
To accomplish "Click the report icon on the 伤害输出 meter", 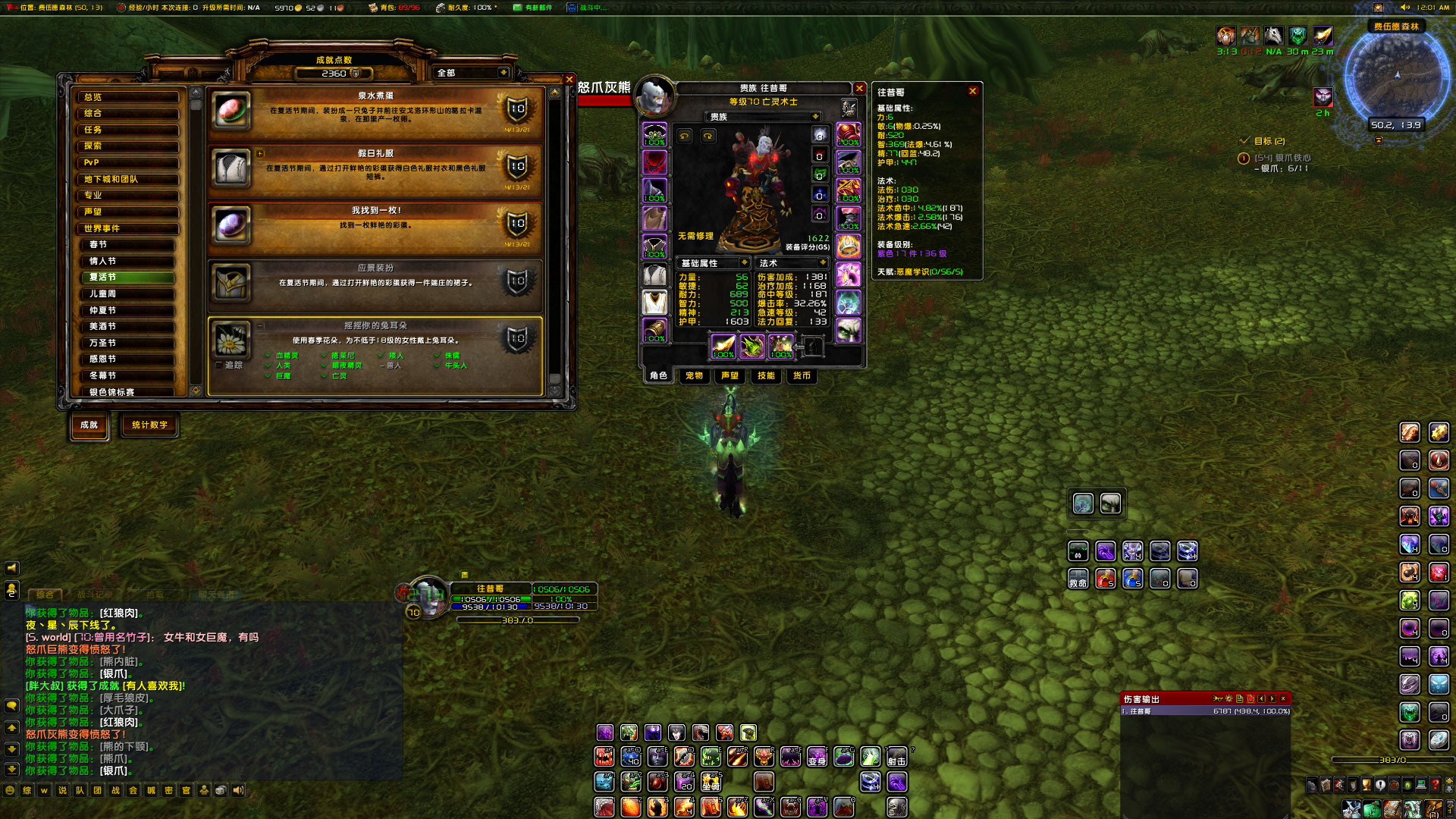I will 1241,698.
